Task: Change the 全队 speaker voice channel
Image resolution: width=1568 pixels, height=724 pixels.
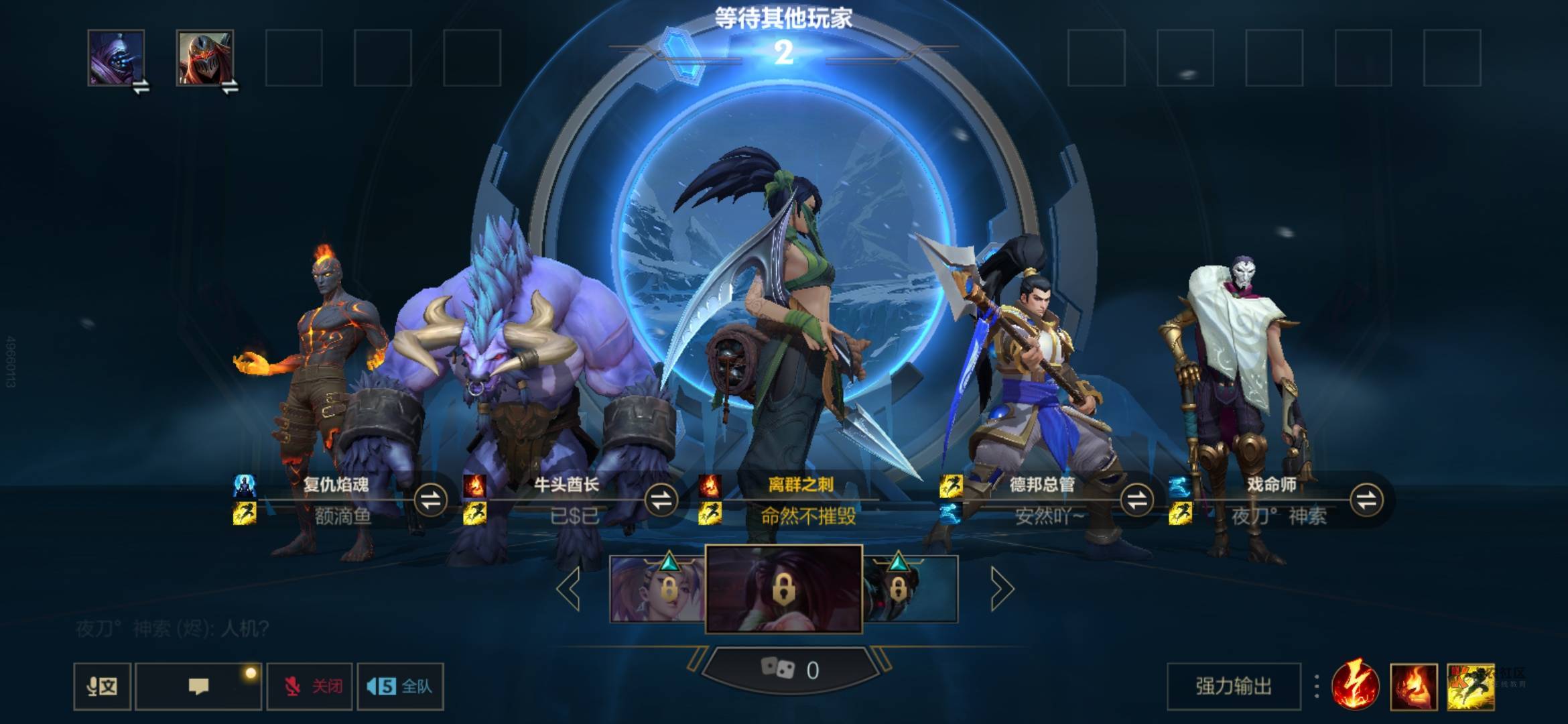Action: point(400,686)
